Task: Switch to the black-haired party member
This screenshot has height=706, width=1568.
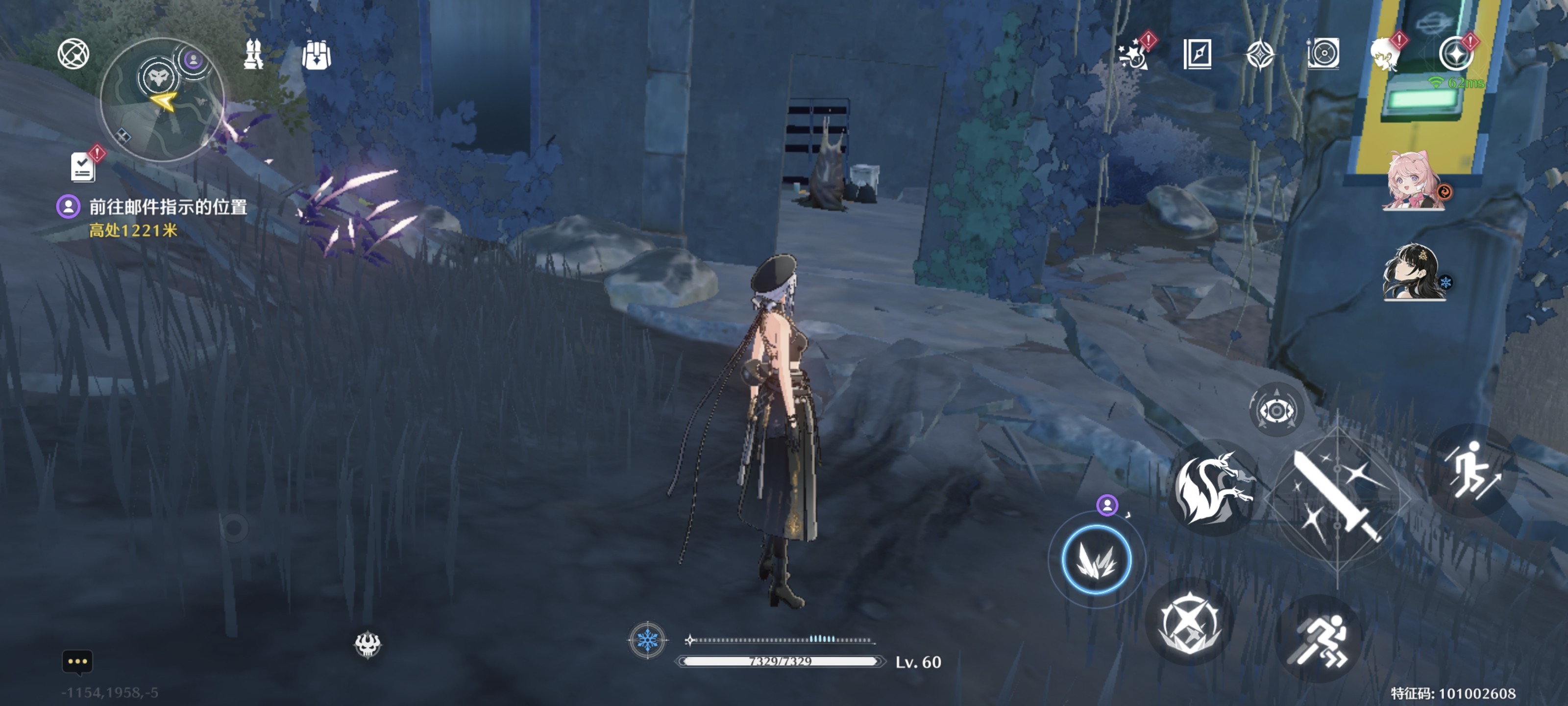Action: click(x=1413, y=272)
